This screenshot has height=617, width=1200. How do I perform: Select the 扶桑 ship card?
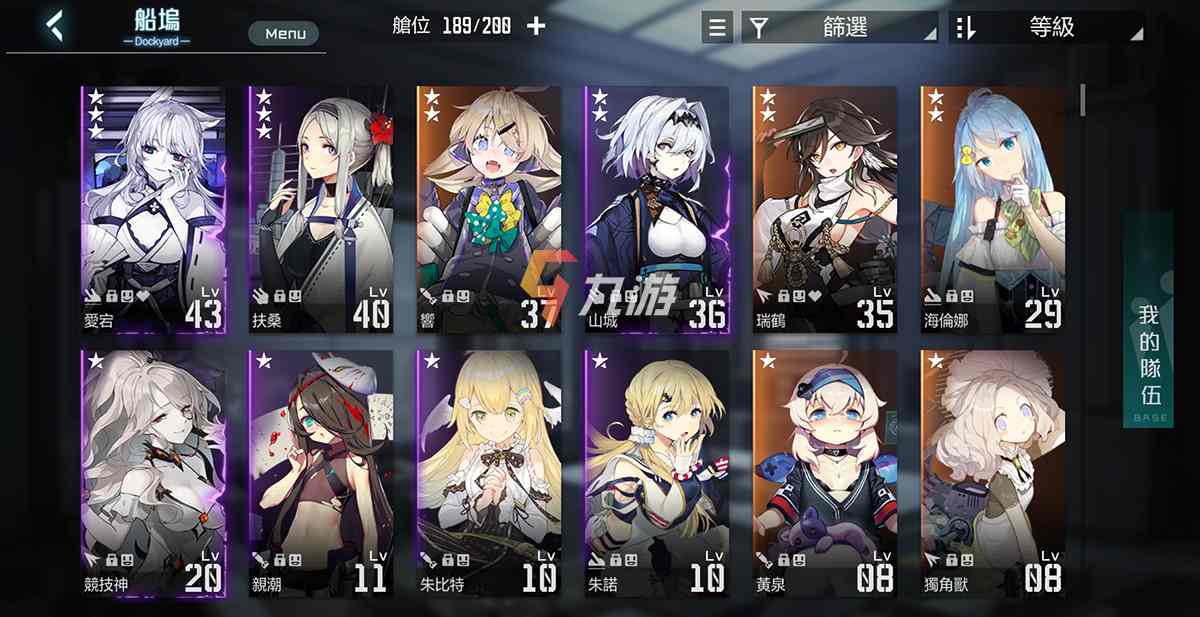tap(321, 210)
